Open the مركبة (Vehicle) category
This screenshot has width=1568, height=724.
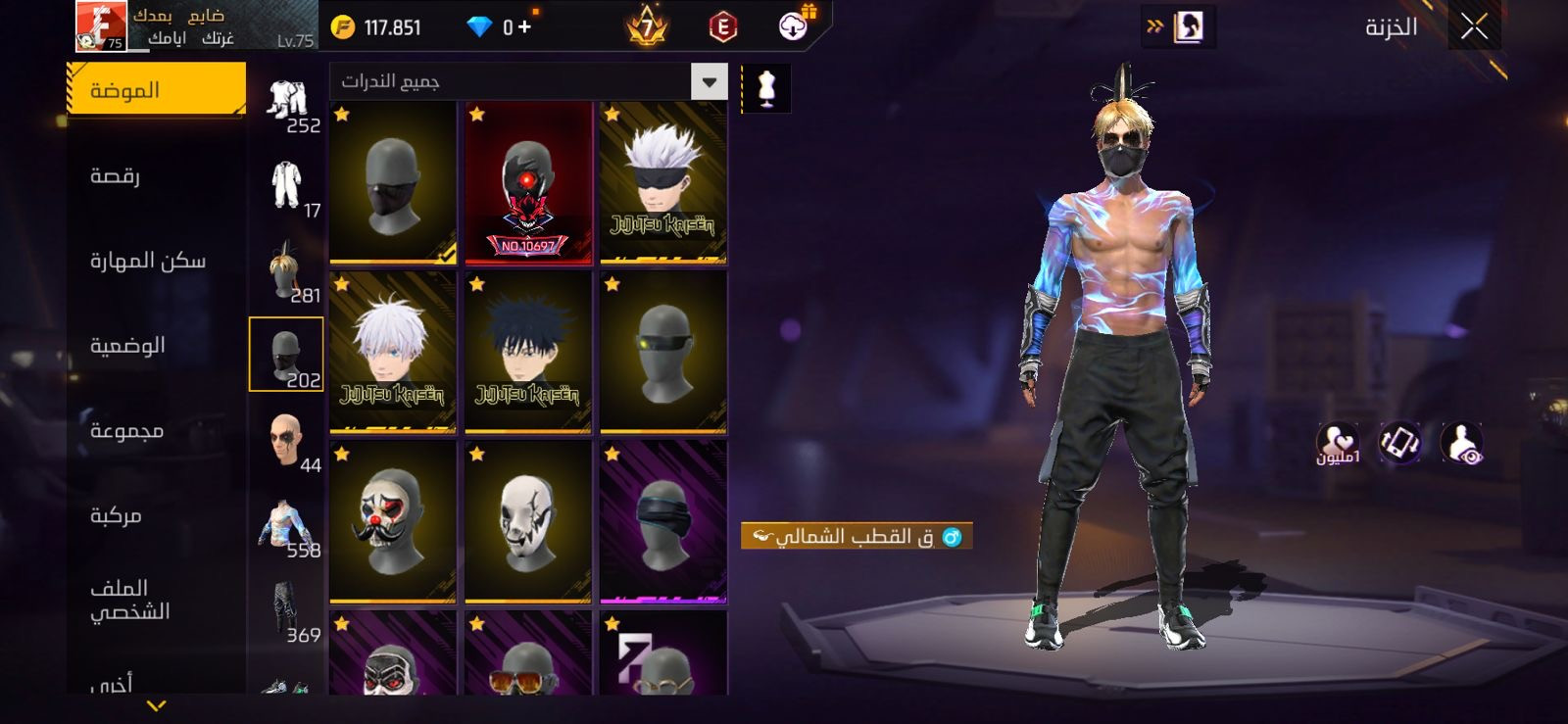(116, 515)
